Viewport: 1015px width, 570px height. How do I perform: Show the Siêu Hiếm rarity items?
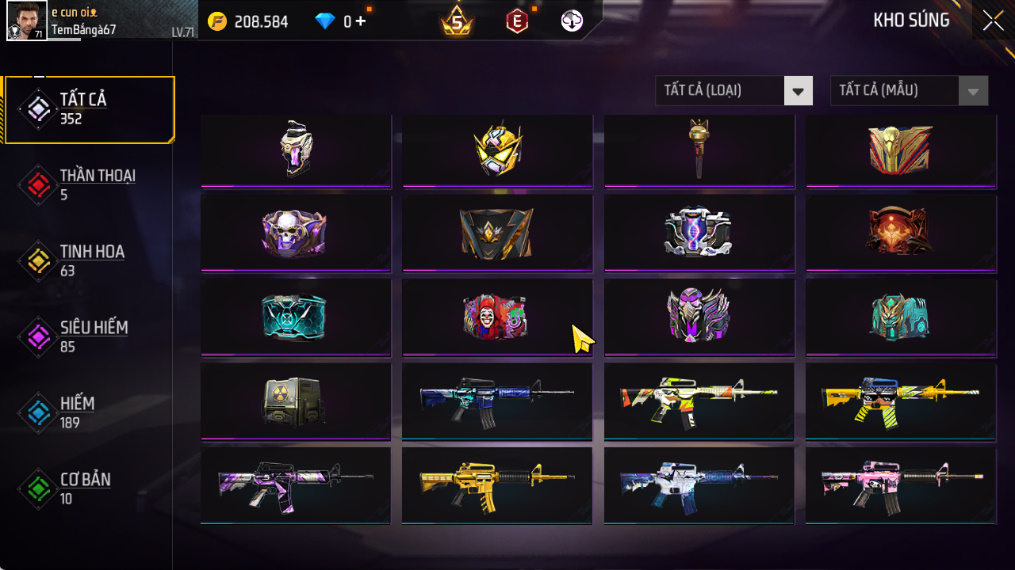(x=88, y=336)
